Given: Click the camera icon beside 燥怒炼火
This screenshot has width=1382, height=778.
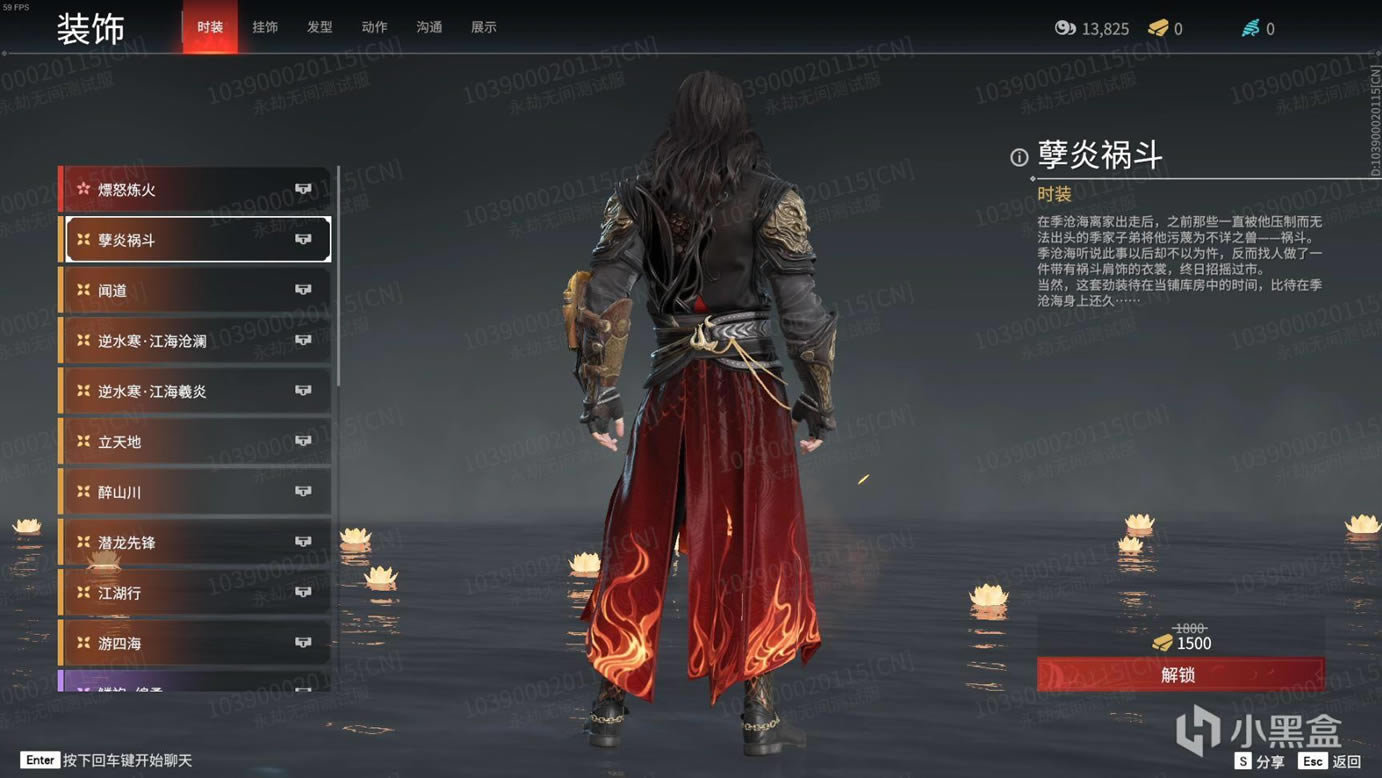Looking at the screenshot, I should pos(303,188).
